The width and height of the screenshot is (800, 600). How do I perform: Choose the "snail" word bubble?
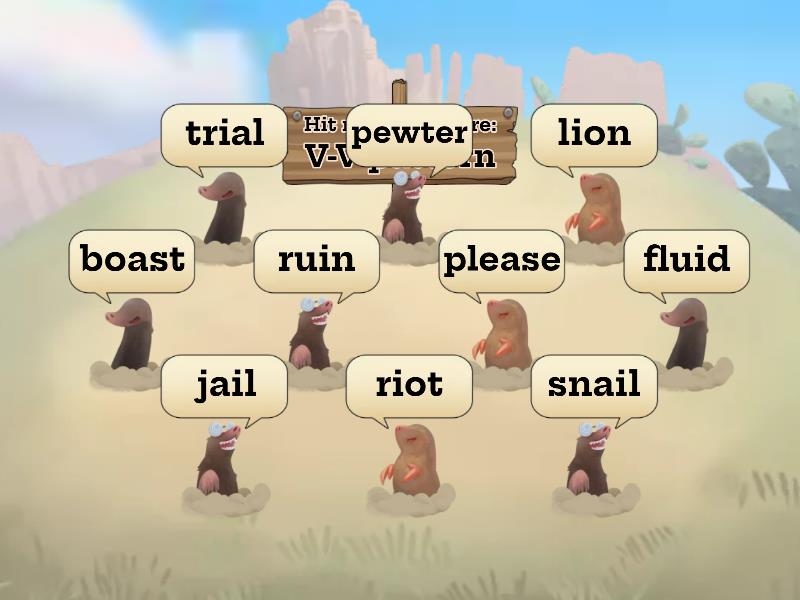[594, 384]
